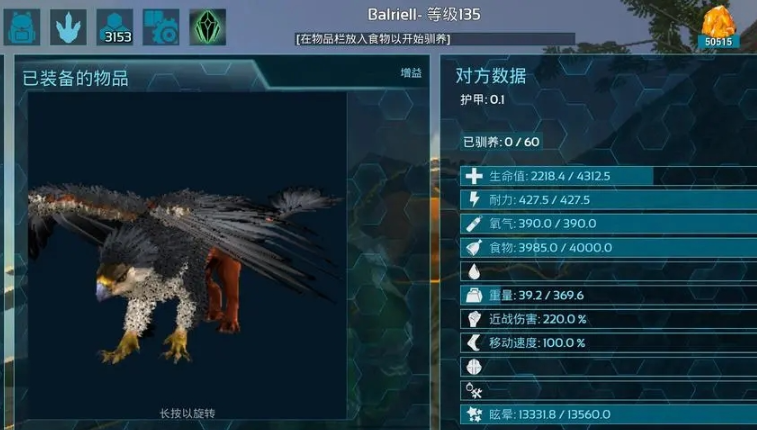Select the dinosaur footprint tab

pos(68,26)
